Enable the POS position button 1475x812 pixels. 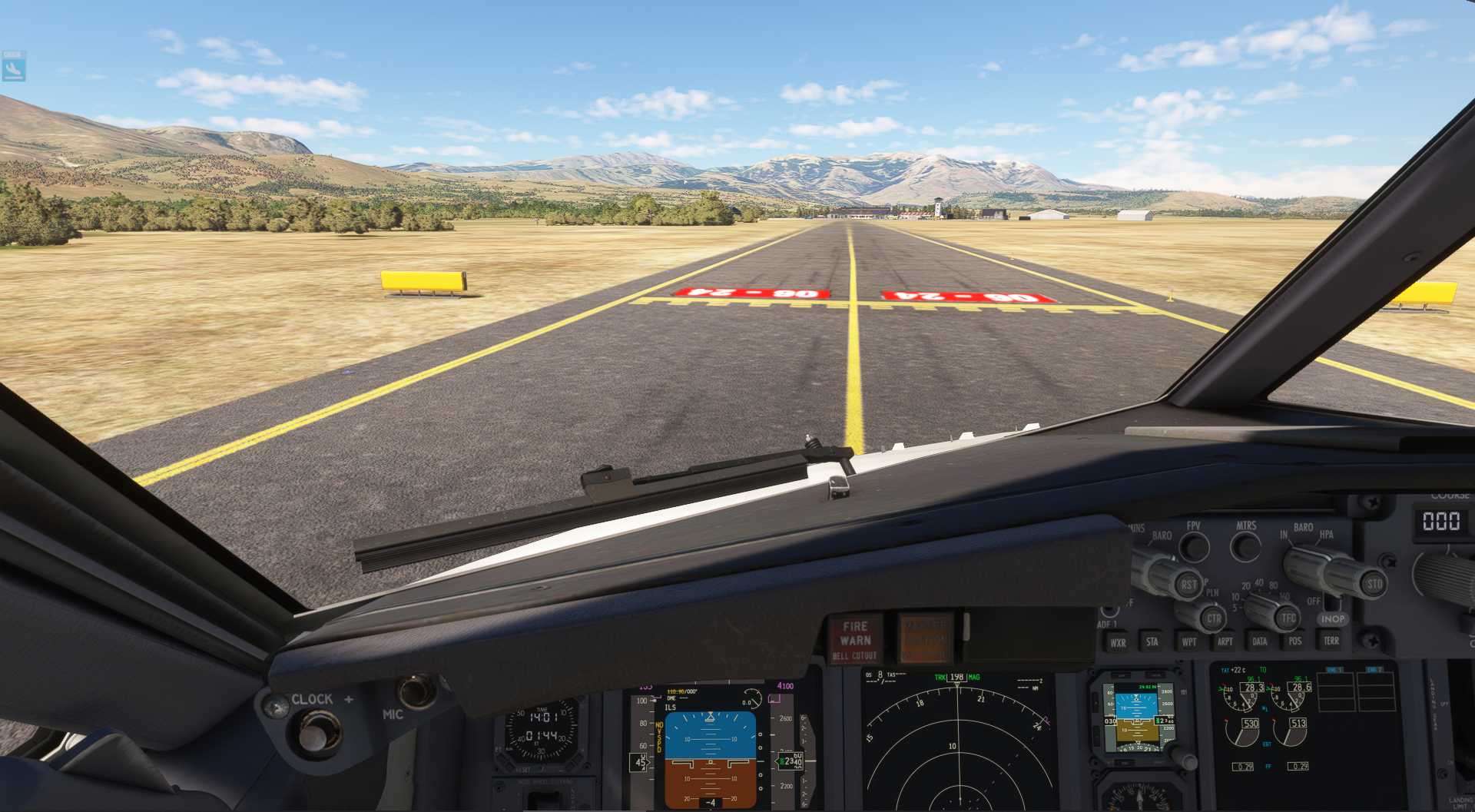point(1295,641)
